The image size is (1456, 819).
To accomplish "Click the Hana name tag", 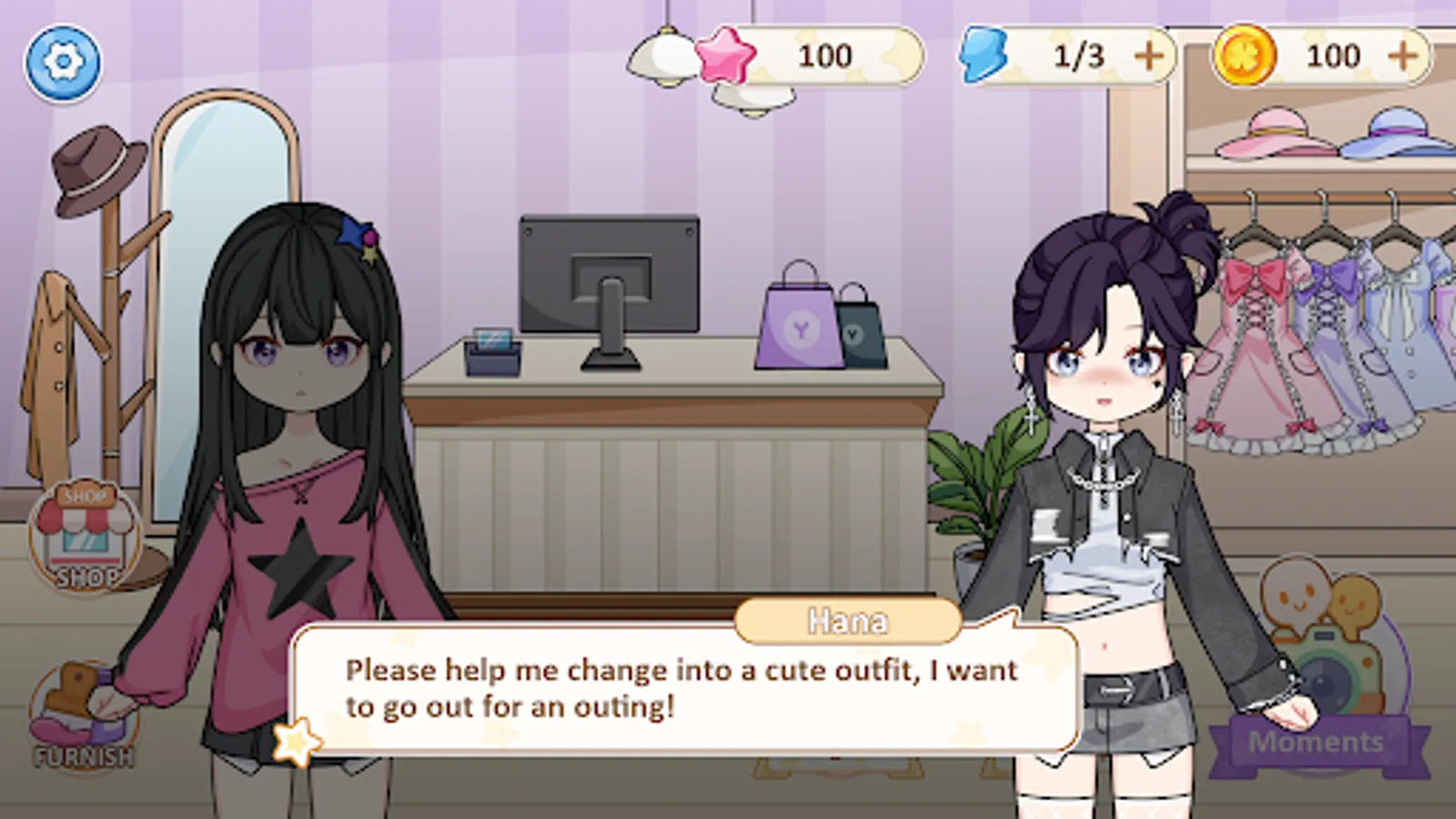I will (x=846, y=622).
